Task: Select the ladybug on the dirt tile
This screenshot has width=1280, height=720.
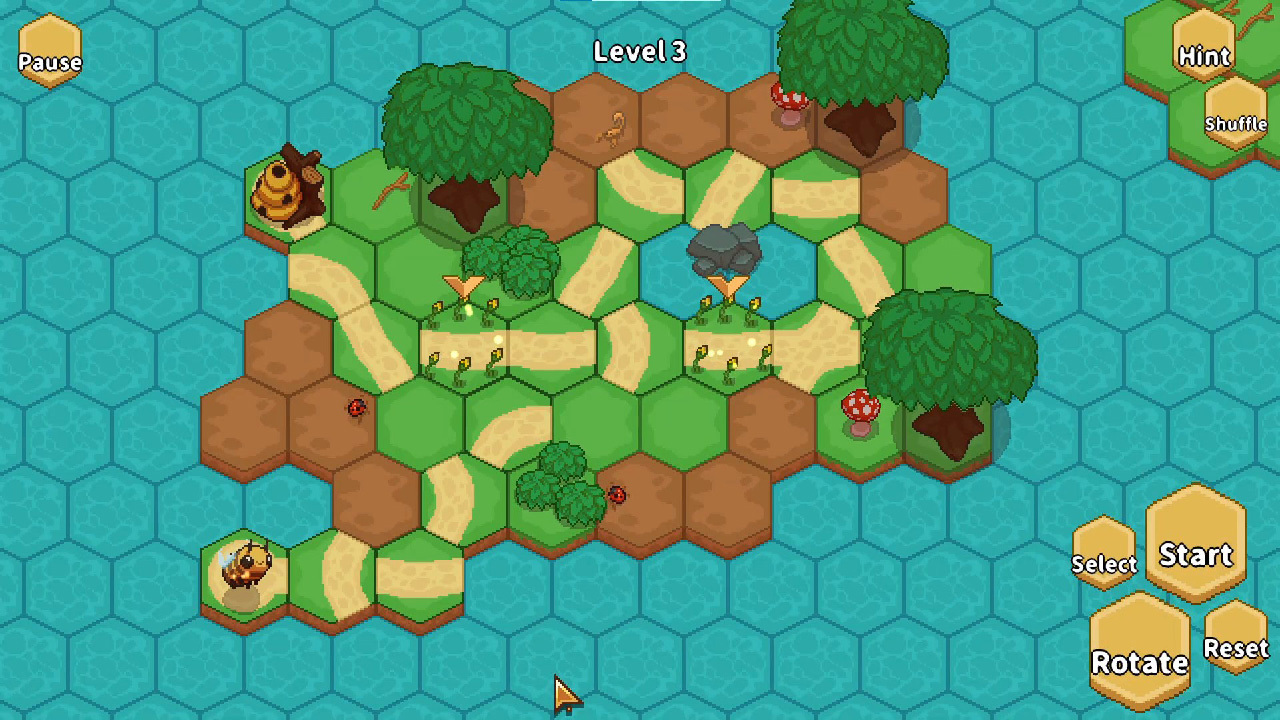Action: click(357, 408)
